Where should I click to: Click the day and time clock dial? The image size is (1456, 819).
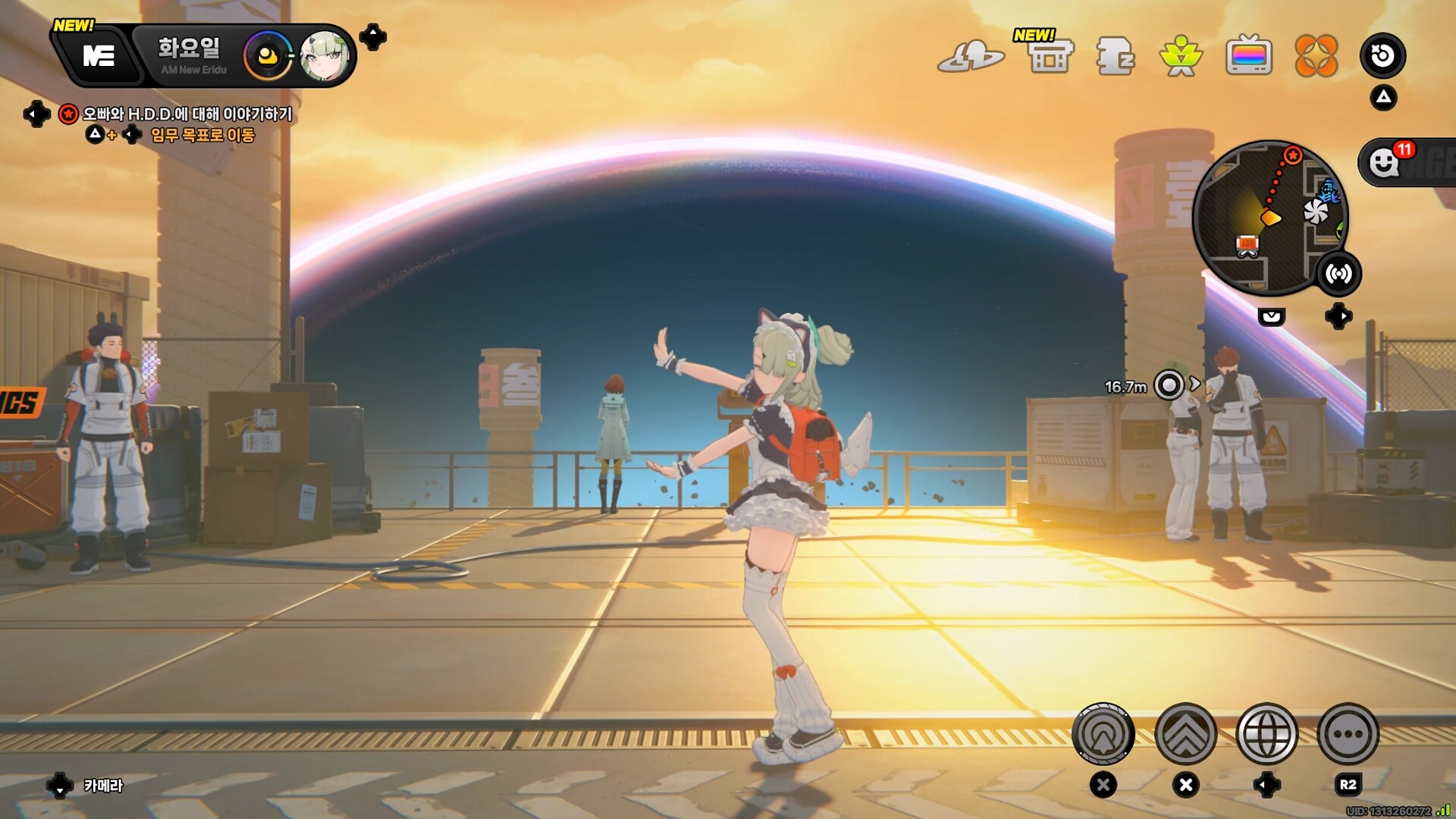click(x=267, y=56)
